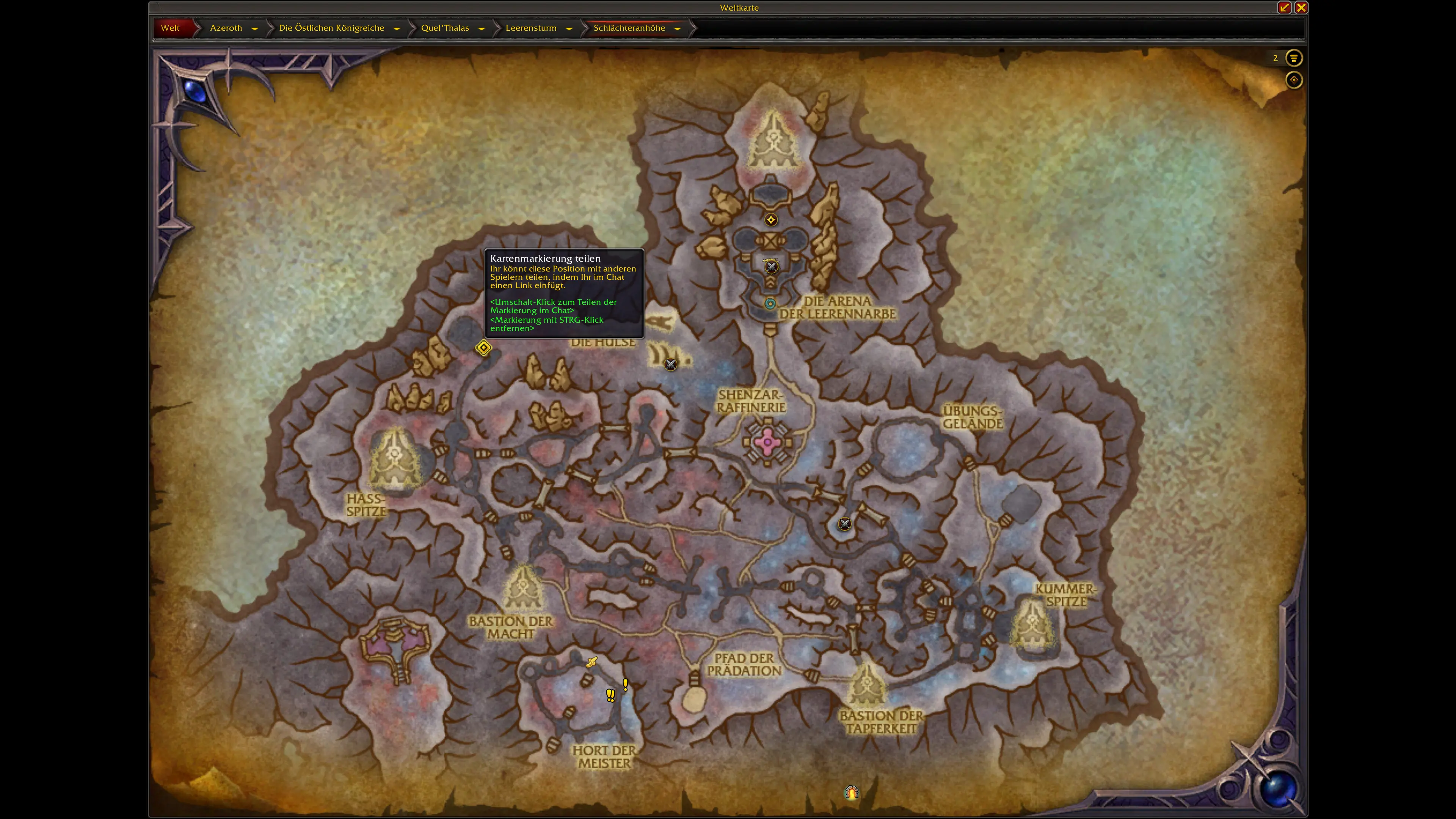
Task: Open the Leerensturm zone map
Action: (531, 28)
